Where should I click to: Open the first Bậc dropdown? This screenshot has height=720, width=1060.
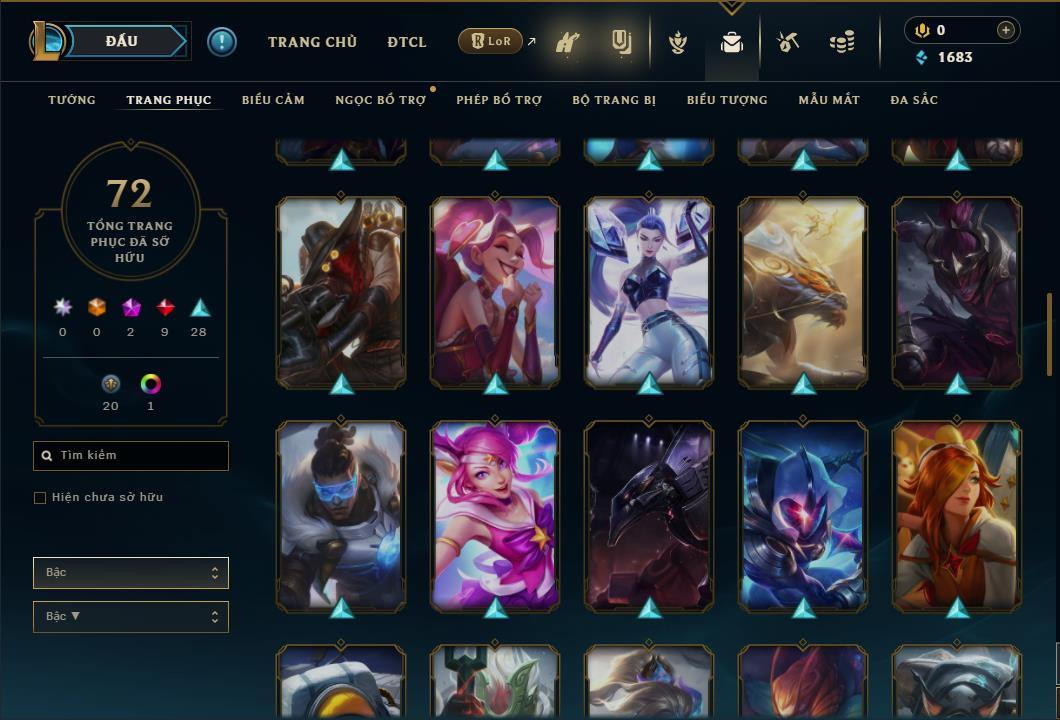click(x=131, y=573)
